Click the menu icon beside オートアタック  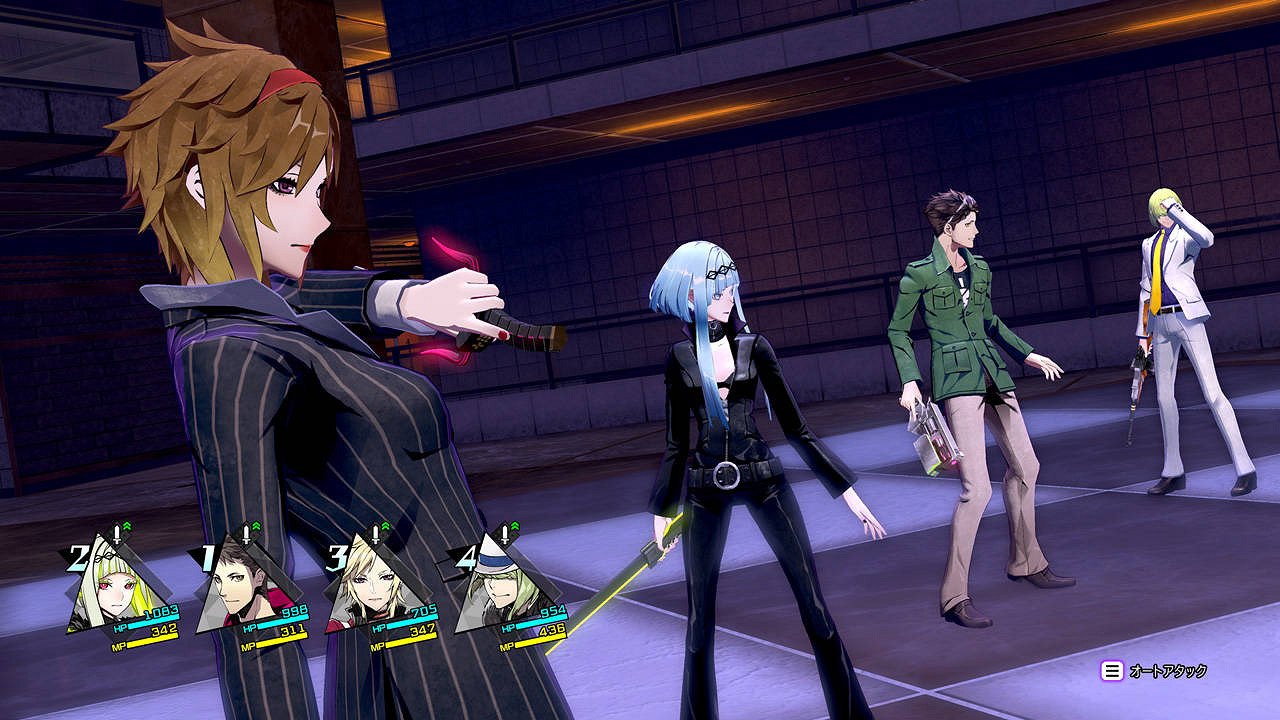point(1112,670)
